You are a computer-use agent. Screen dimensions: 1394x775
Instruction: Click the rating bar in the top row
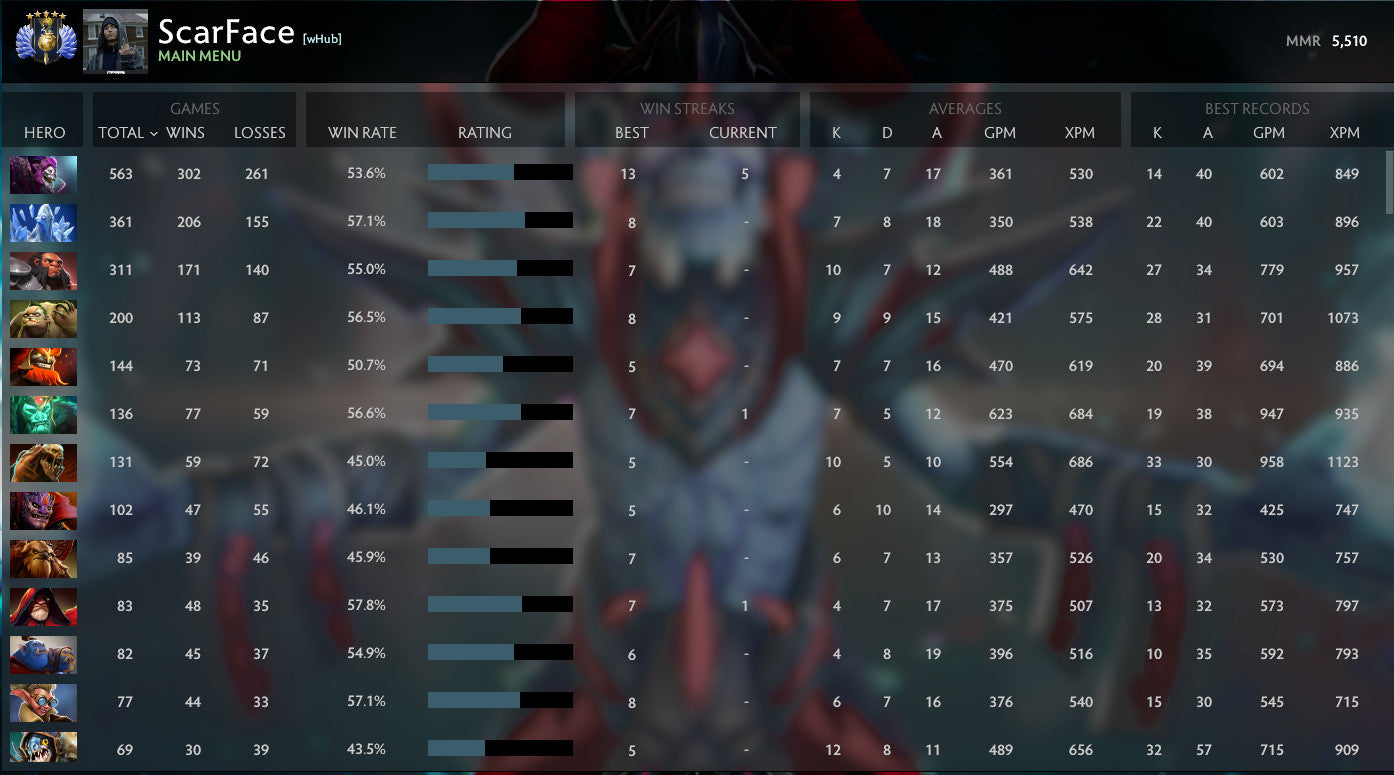coord(500,172)
